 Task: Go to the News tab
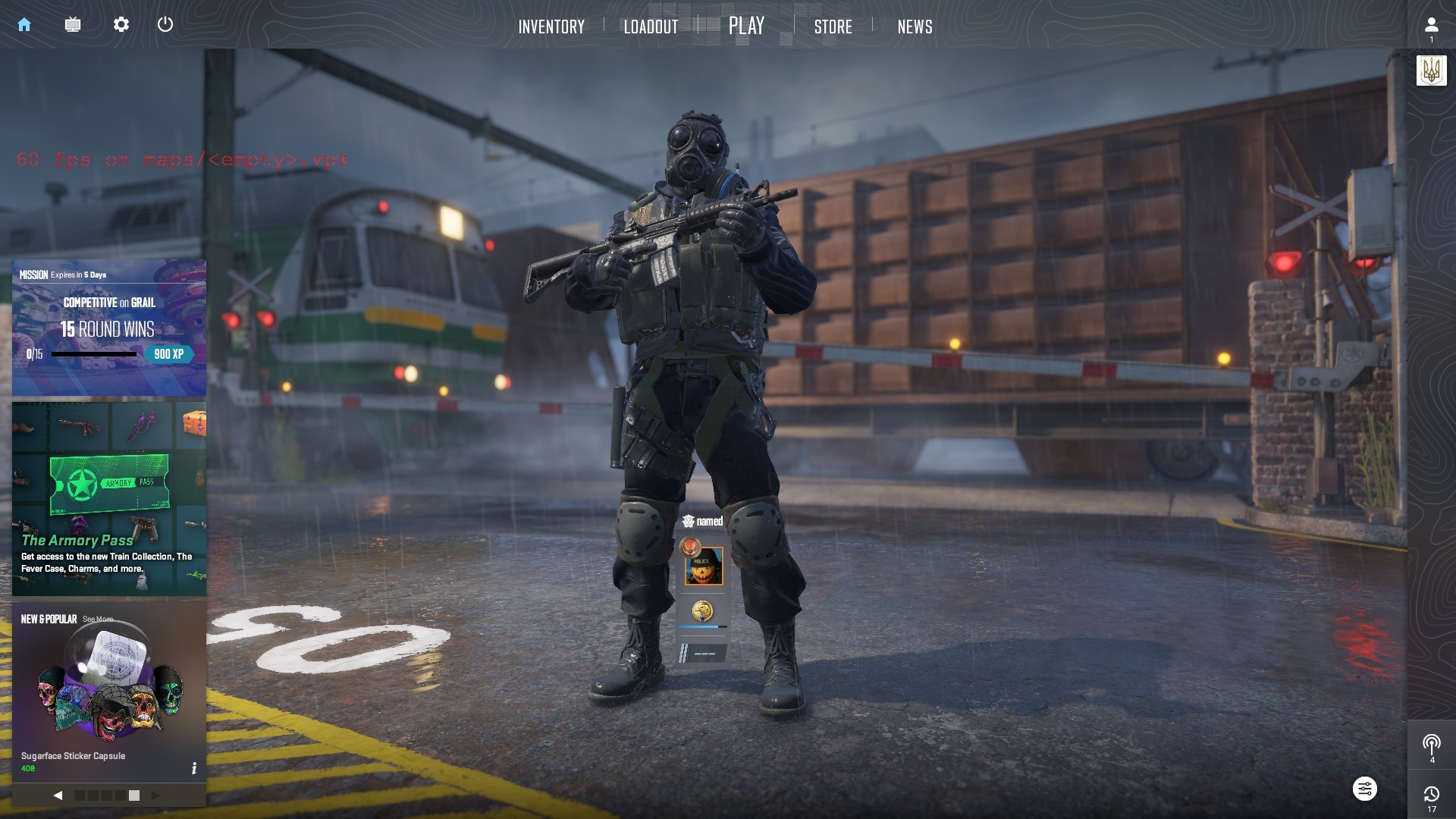click(915, 27)
